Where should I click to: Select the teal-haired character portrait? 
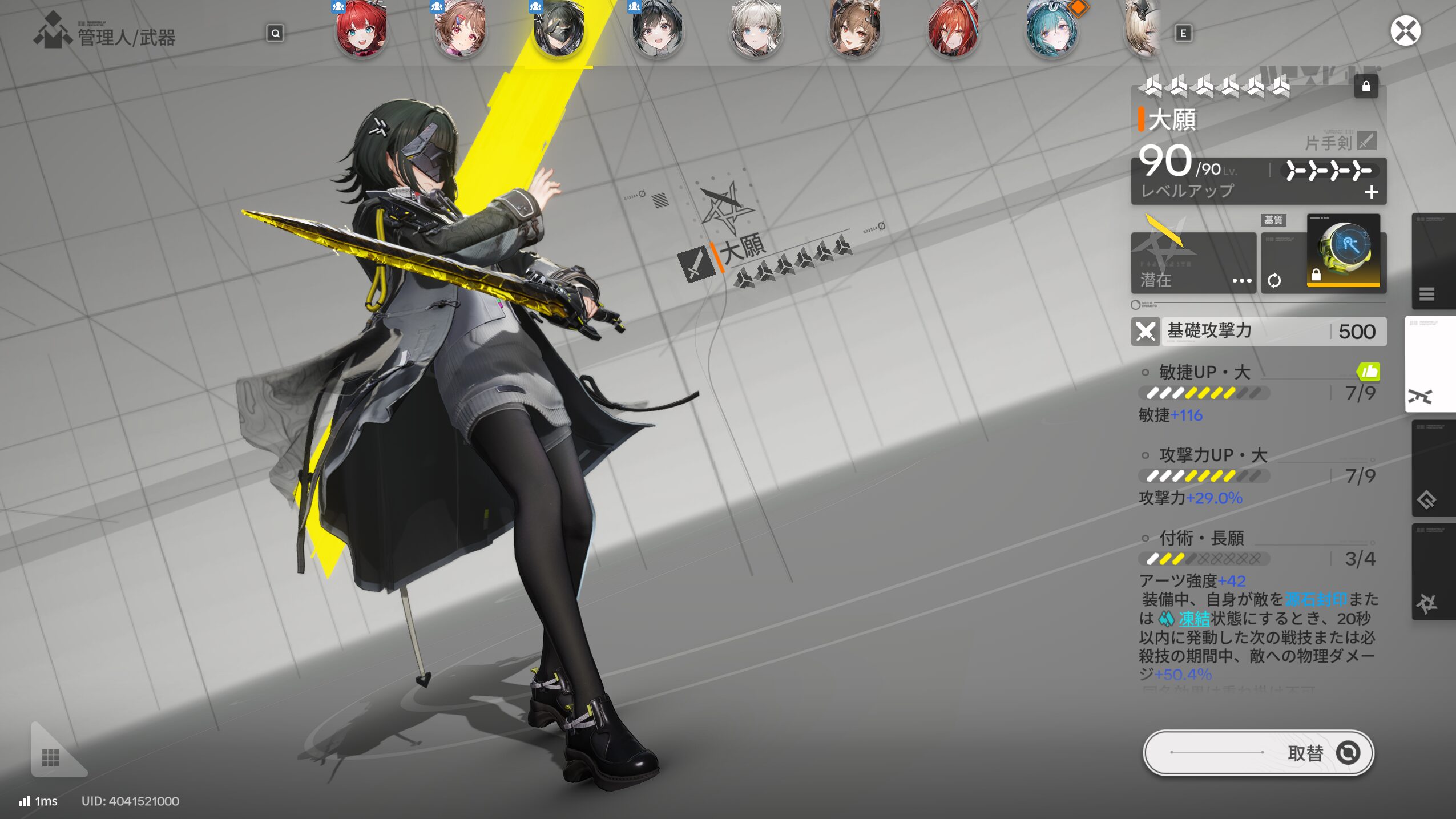point(1052,30)
